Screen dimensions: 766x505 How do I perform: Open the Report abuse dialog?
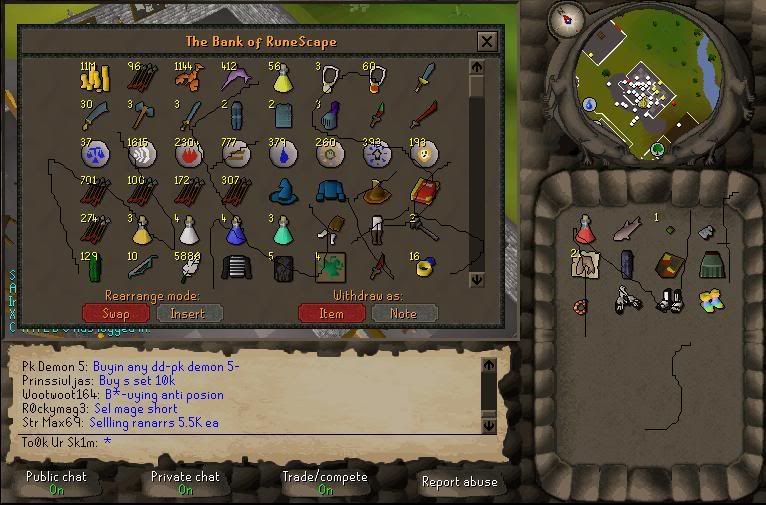coord(459,482)
